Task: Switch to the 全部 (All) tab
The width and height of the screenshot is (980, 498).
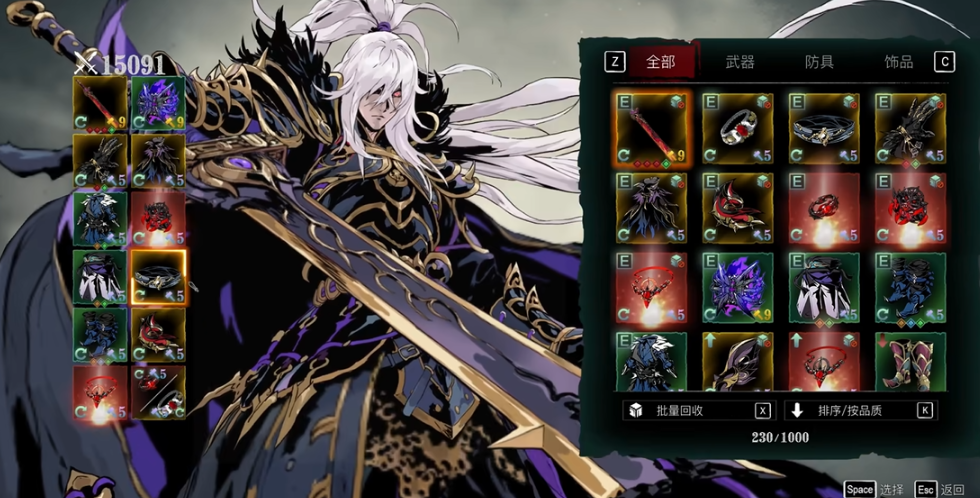Action: pyautogui.click(x=660, y=62)
